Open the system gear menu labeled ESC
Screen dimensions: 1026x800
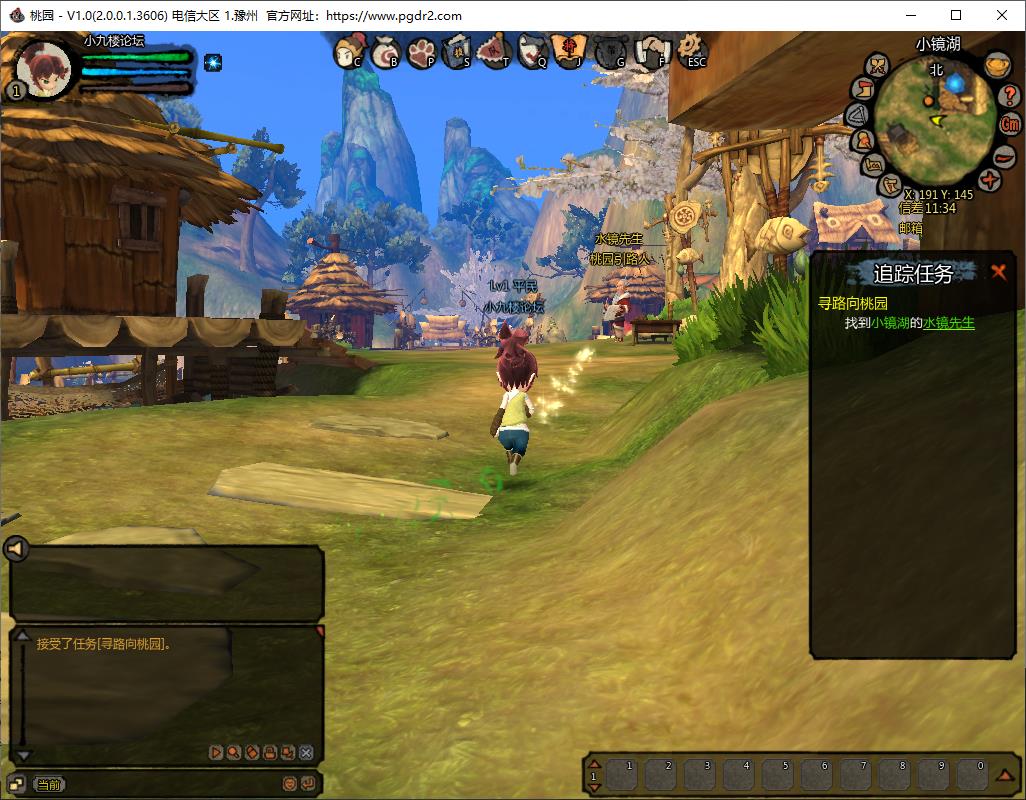691,50
